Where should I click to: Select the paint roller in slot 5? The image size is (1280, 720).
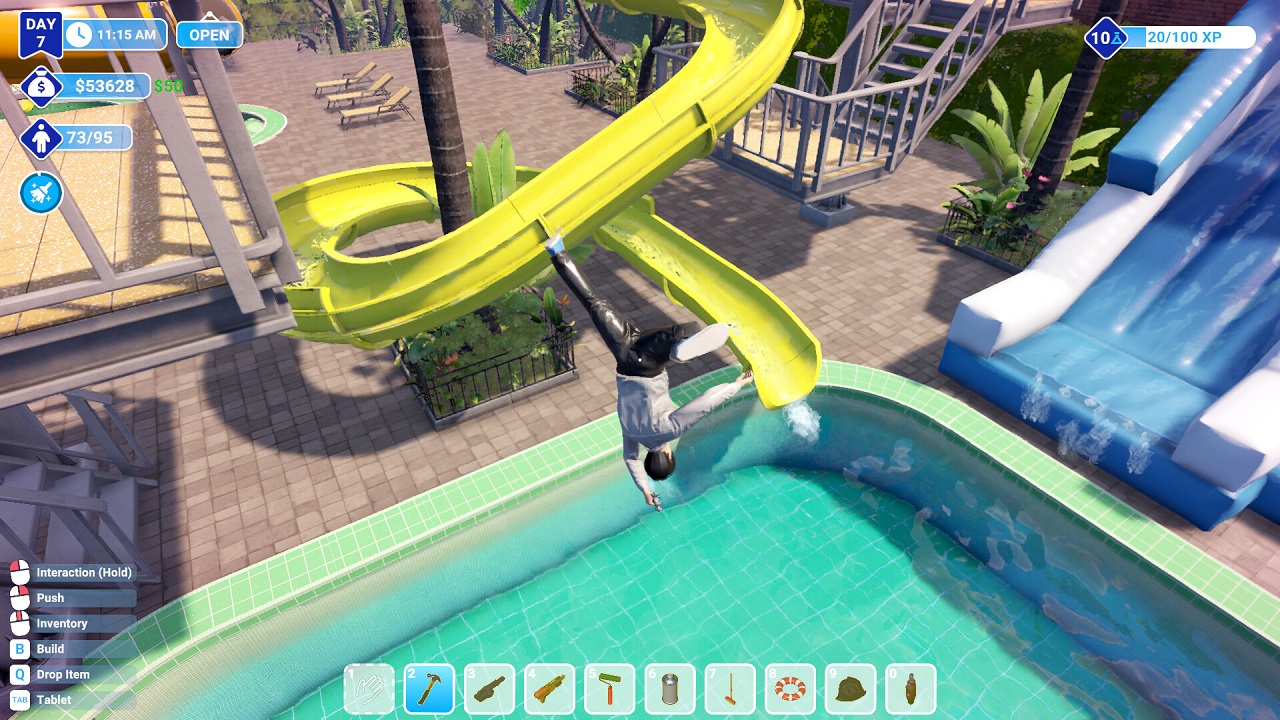[x=609, y=688]
